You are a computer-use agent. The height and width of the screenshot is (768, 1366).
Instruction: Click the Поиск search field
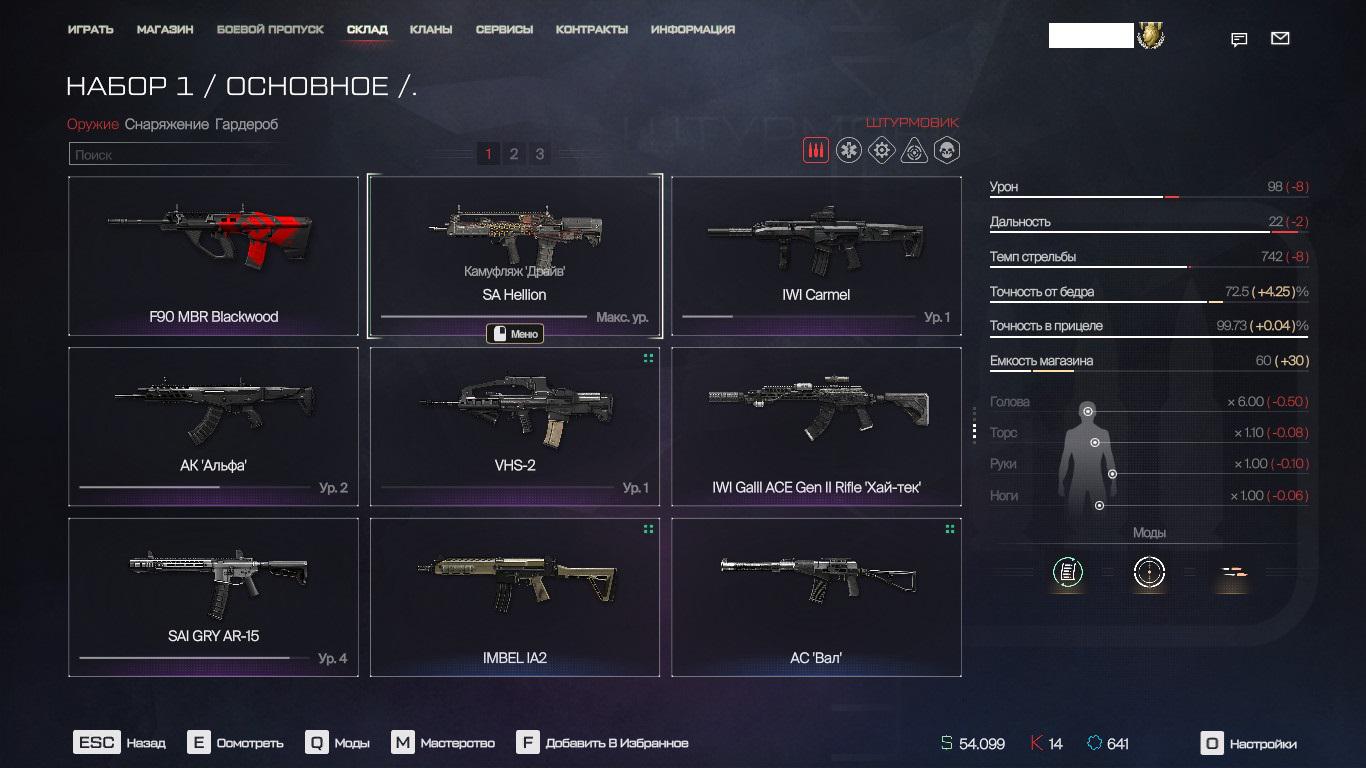[180, 155]
